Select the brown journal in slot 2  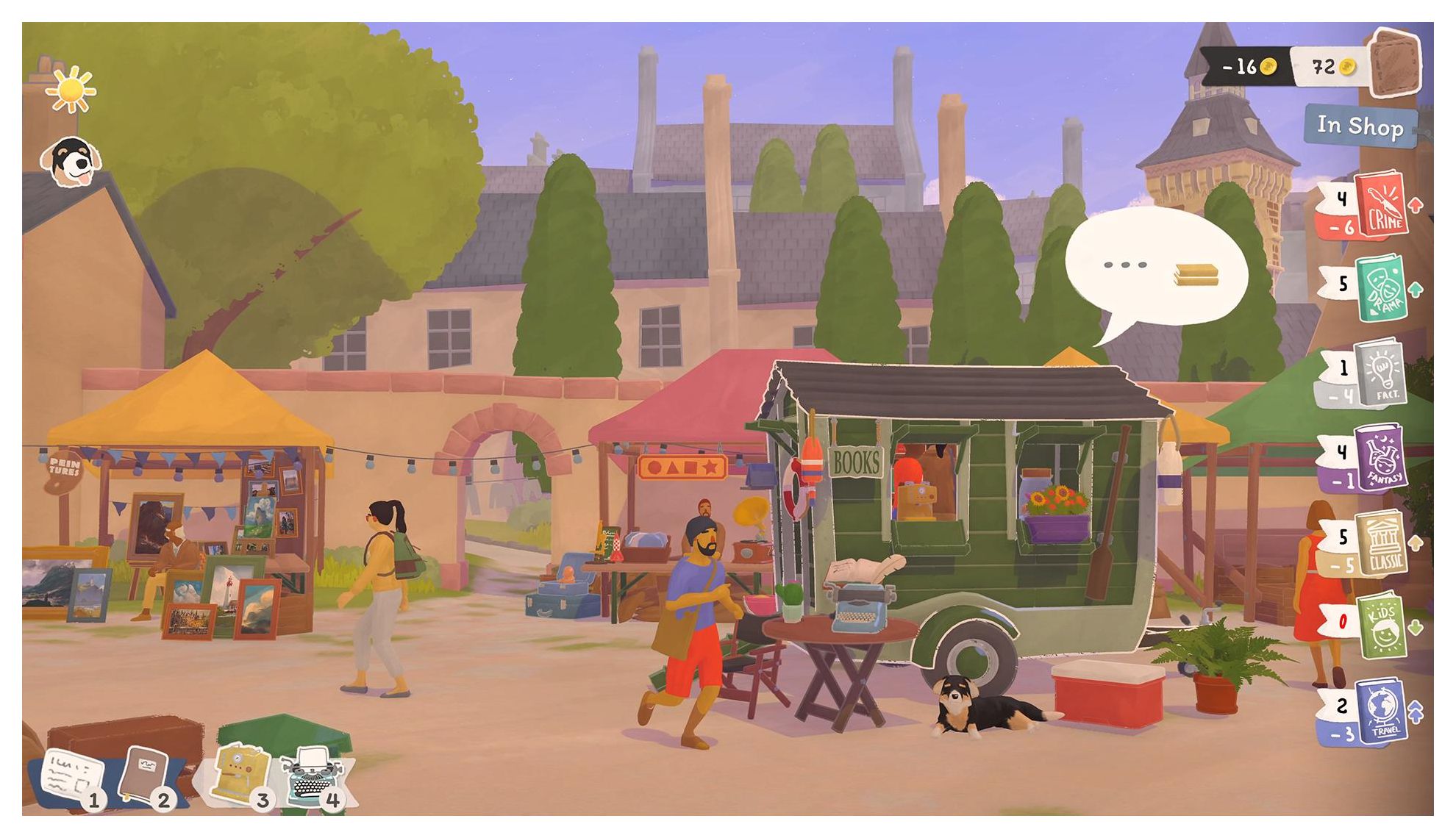pos(144,773)
